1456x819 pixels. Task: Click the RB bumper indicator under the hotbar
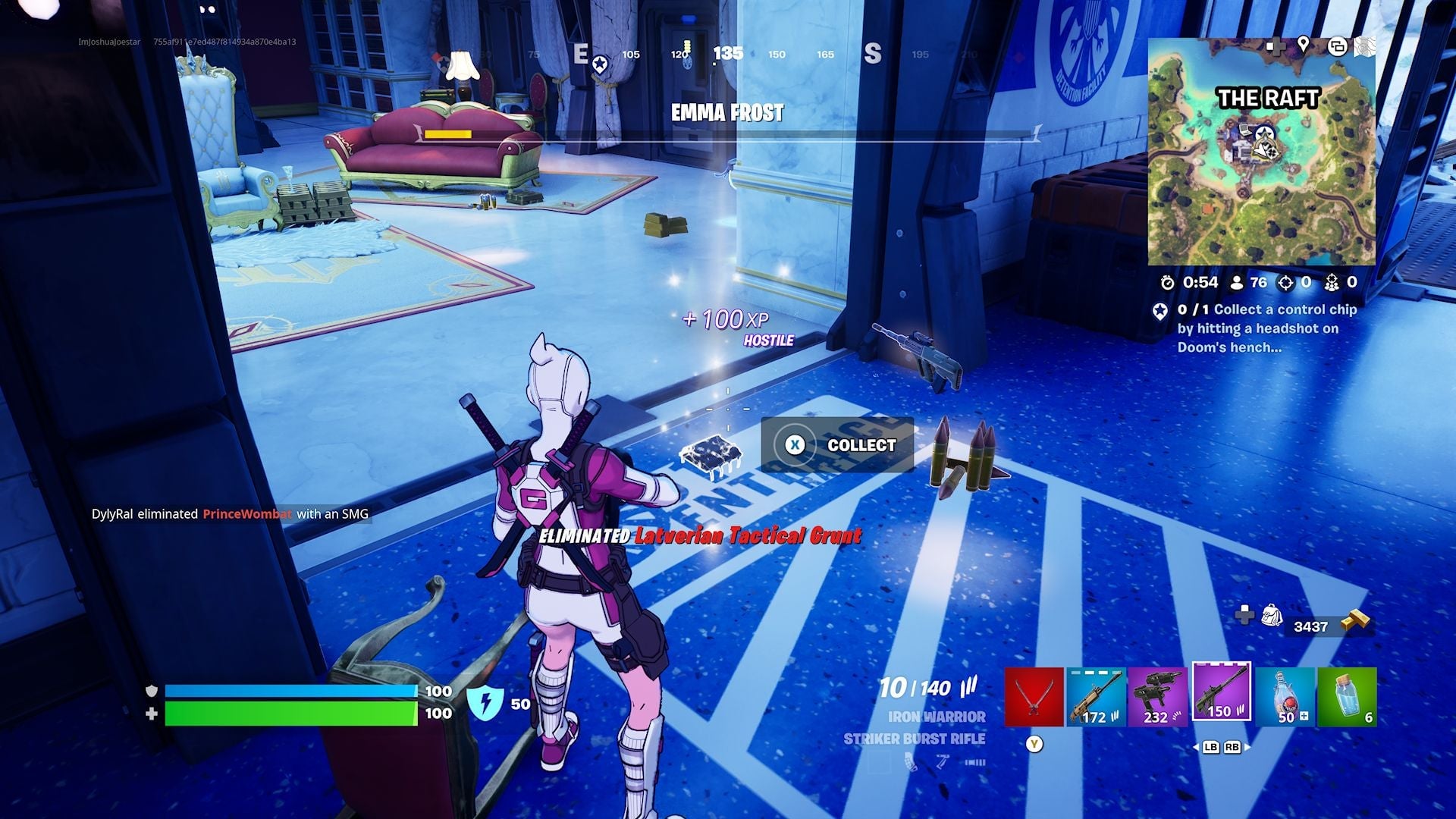(1232, 748)
